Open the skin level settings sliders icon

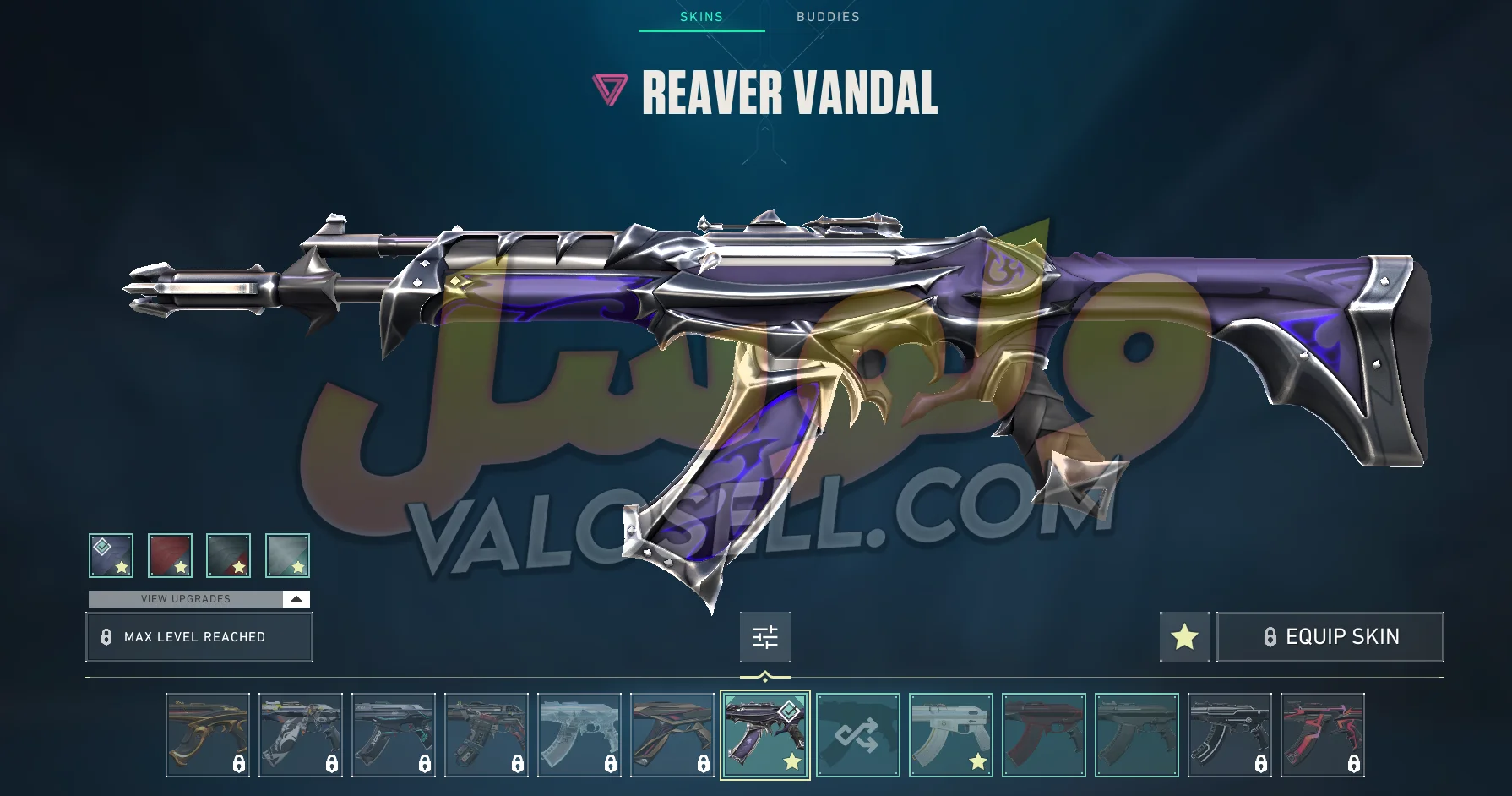(765, 638)
